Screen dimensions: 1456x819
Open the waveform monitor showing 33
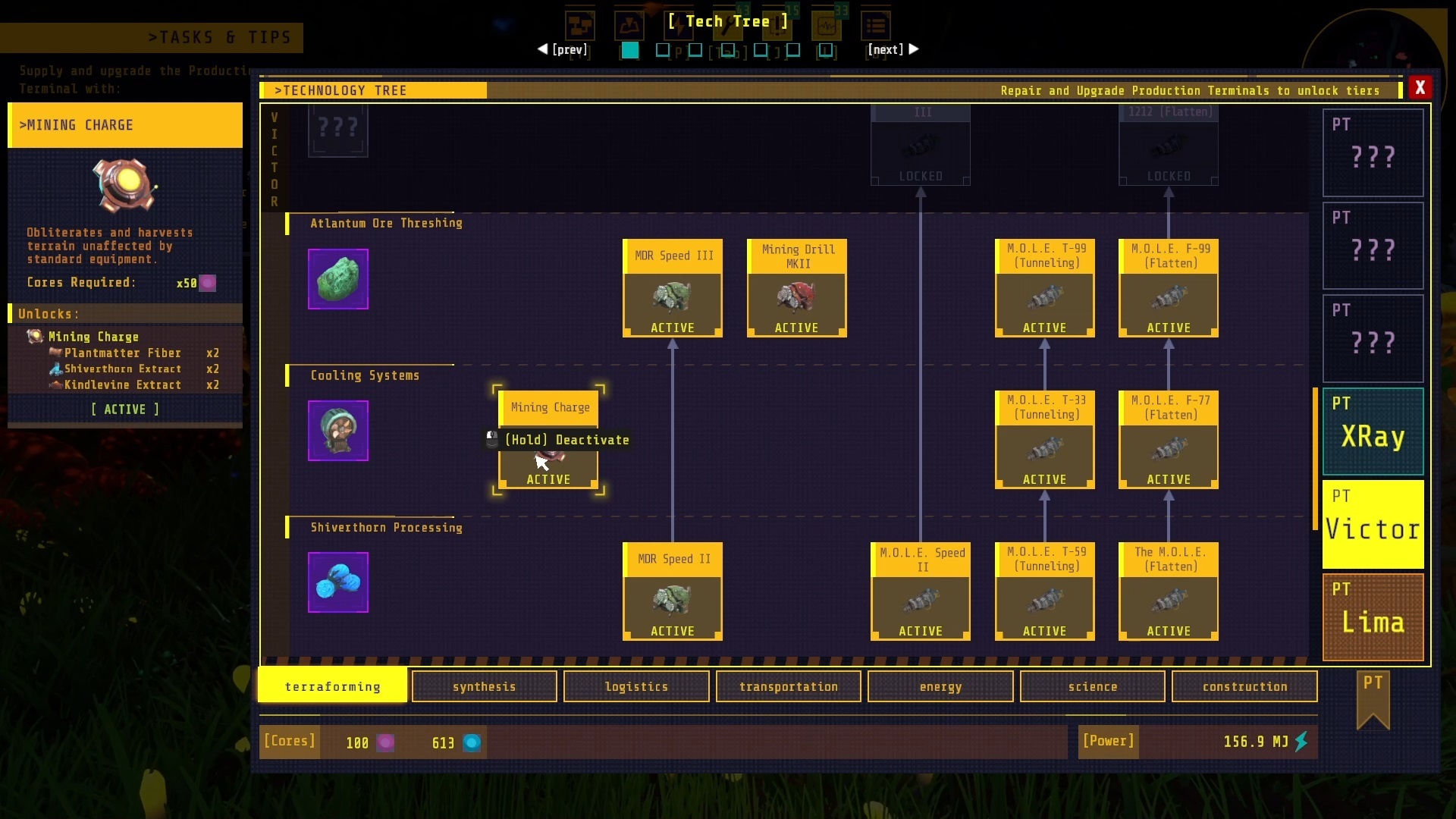click(827, 25)
